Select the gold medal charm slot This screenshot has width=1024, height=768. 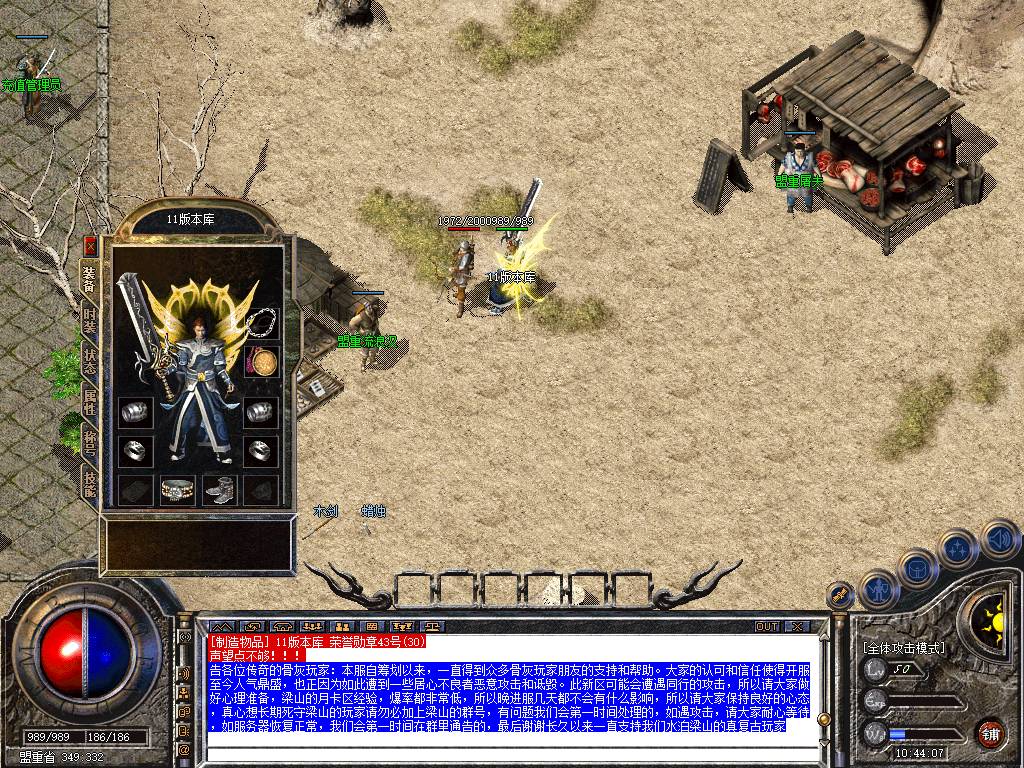click(262, 362)
